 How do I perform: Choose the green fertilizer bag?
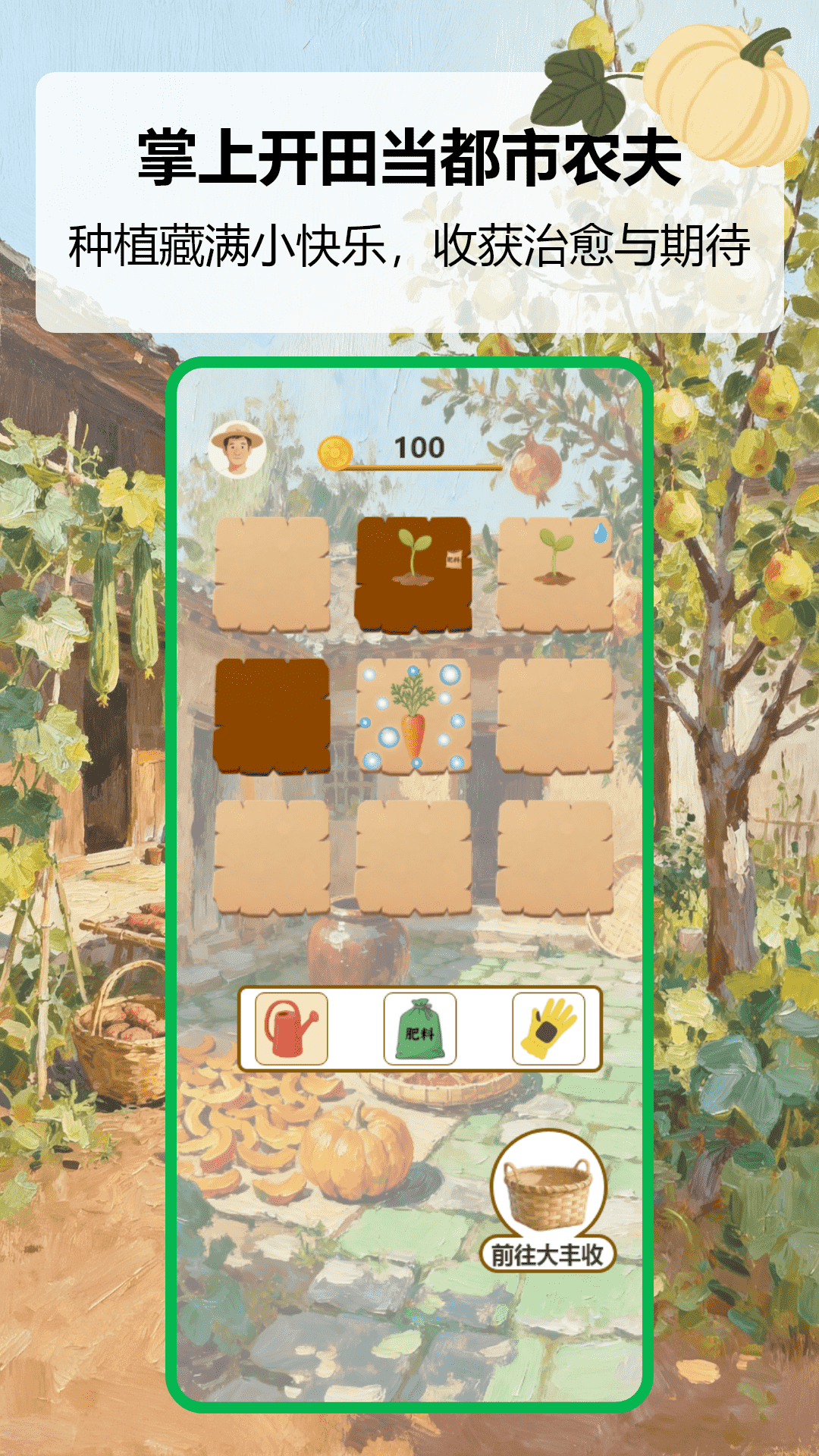click(x=419, y=1029)
